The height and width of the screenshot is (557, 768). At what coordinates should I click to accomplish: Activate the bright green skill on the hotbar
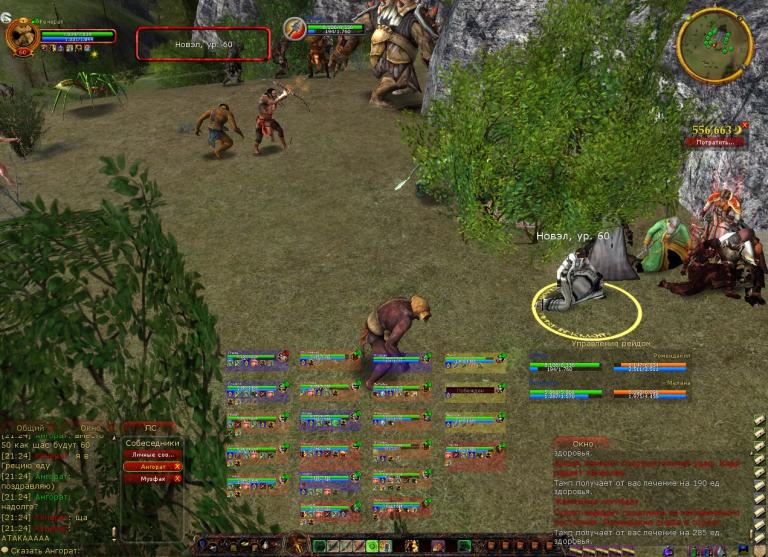pos(371,546)
